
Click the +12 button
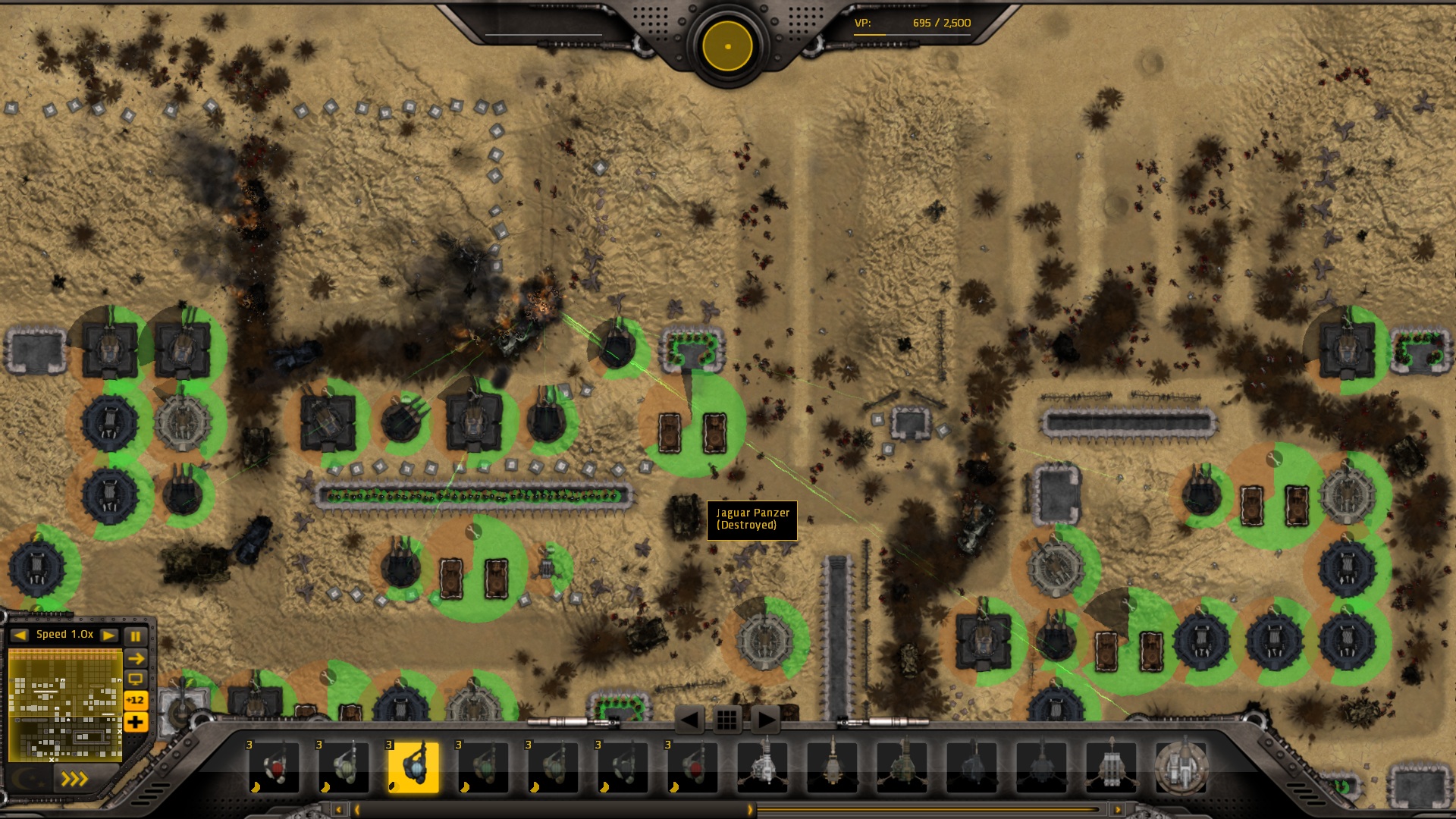(136, 700)
